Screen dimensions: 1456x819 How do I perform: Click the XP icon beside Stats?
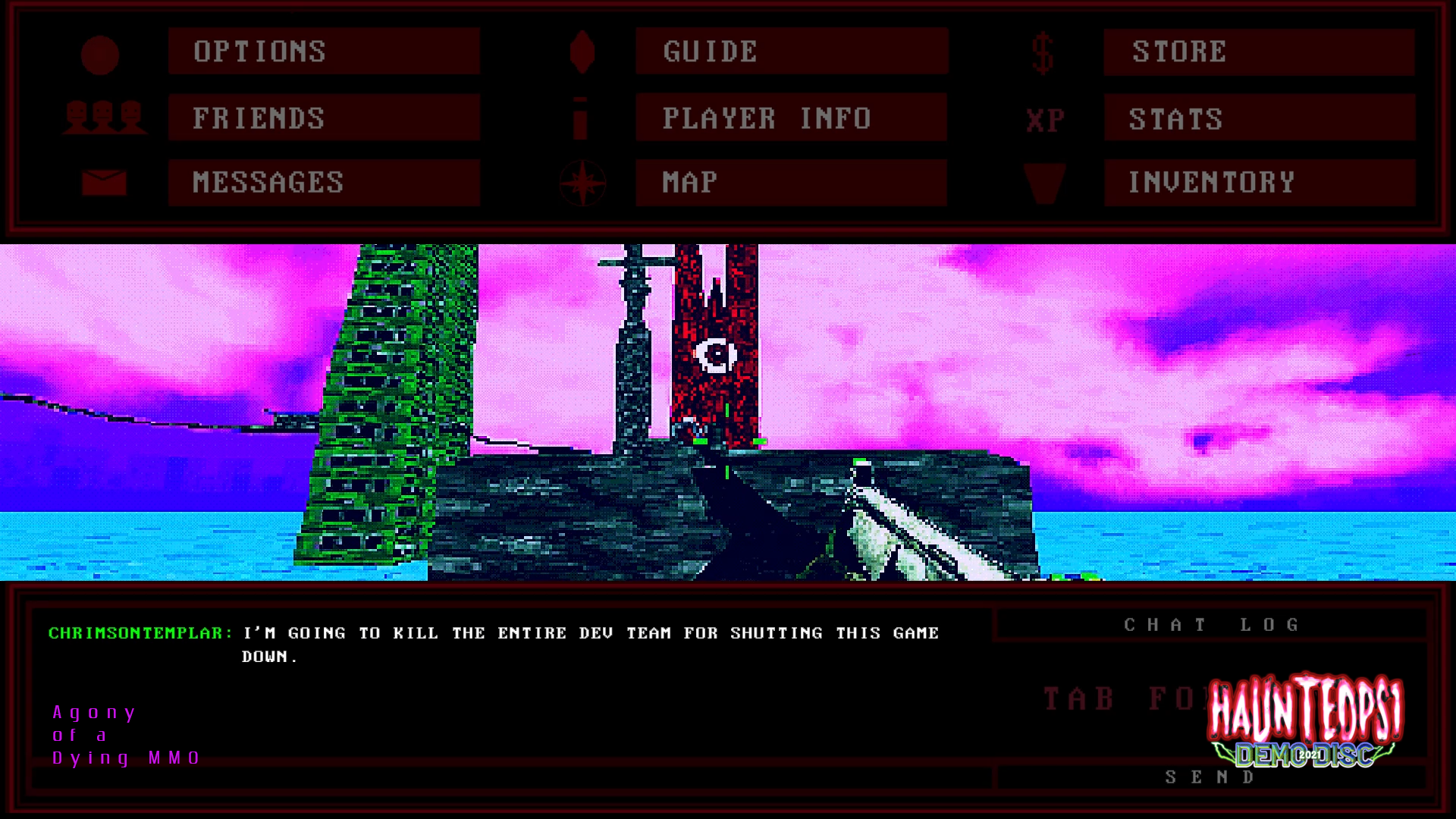(x=1043, y=118)
